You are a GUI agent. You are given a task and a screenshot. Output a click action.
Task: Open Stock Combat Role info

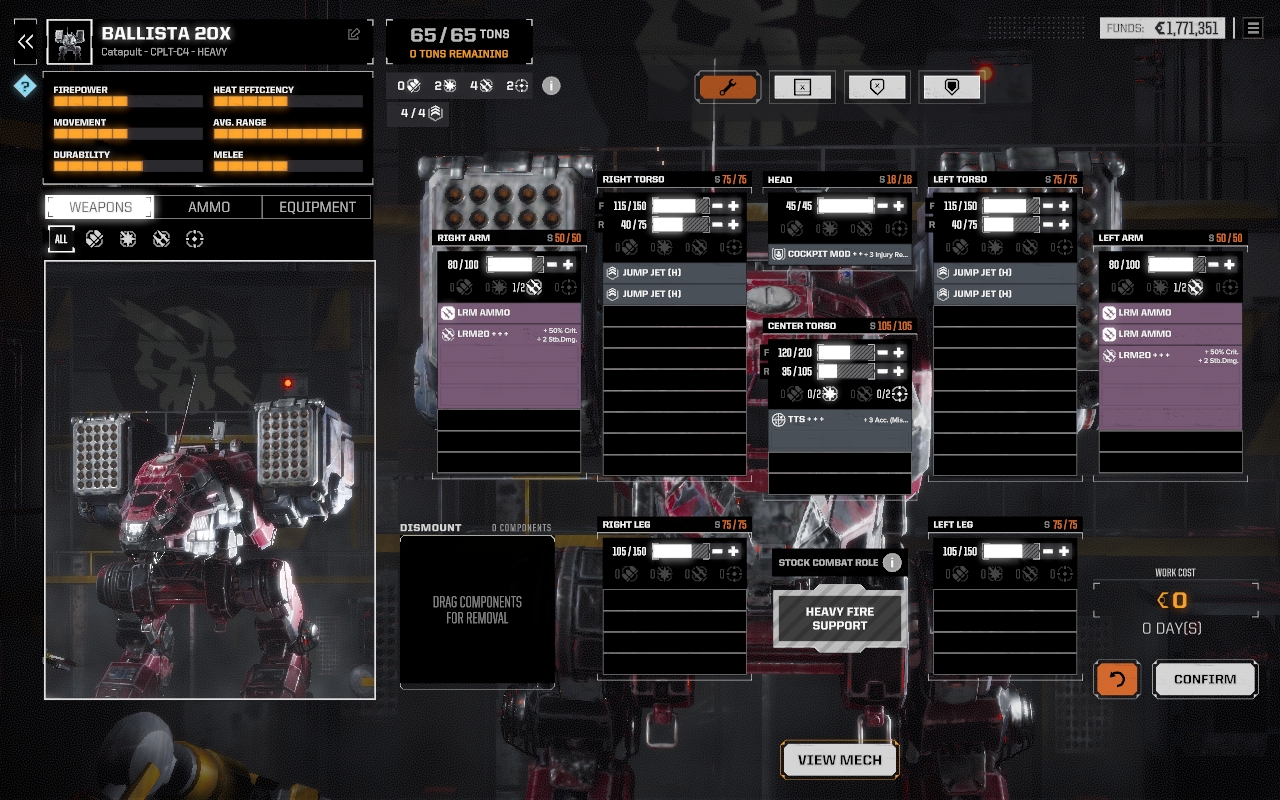tap(892, 562)
